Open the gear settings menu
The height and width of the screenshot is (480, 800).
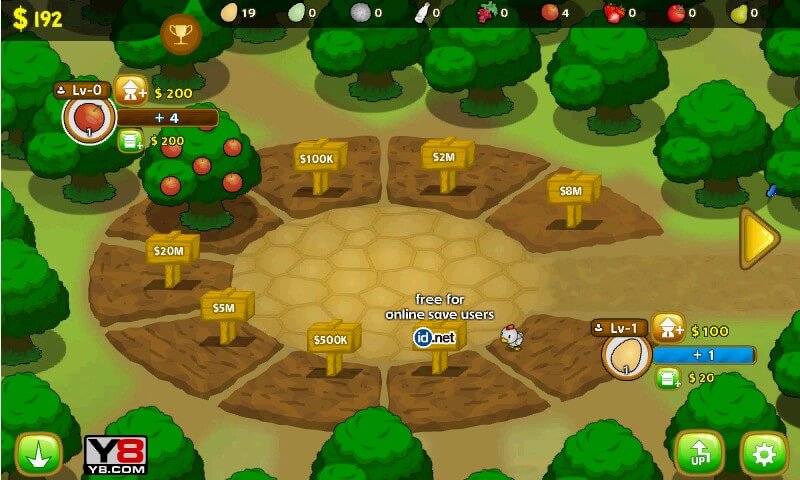click(x=765, y=454)
